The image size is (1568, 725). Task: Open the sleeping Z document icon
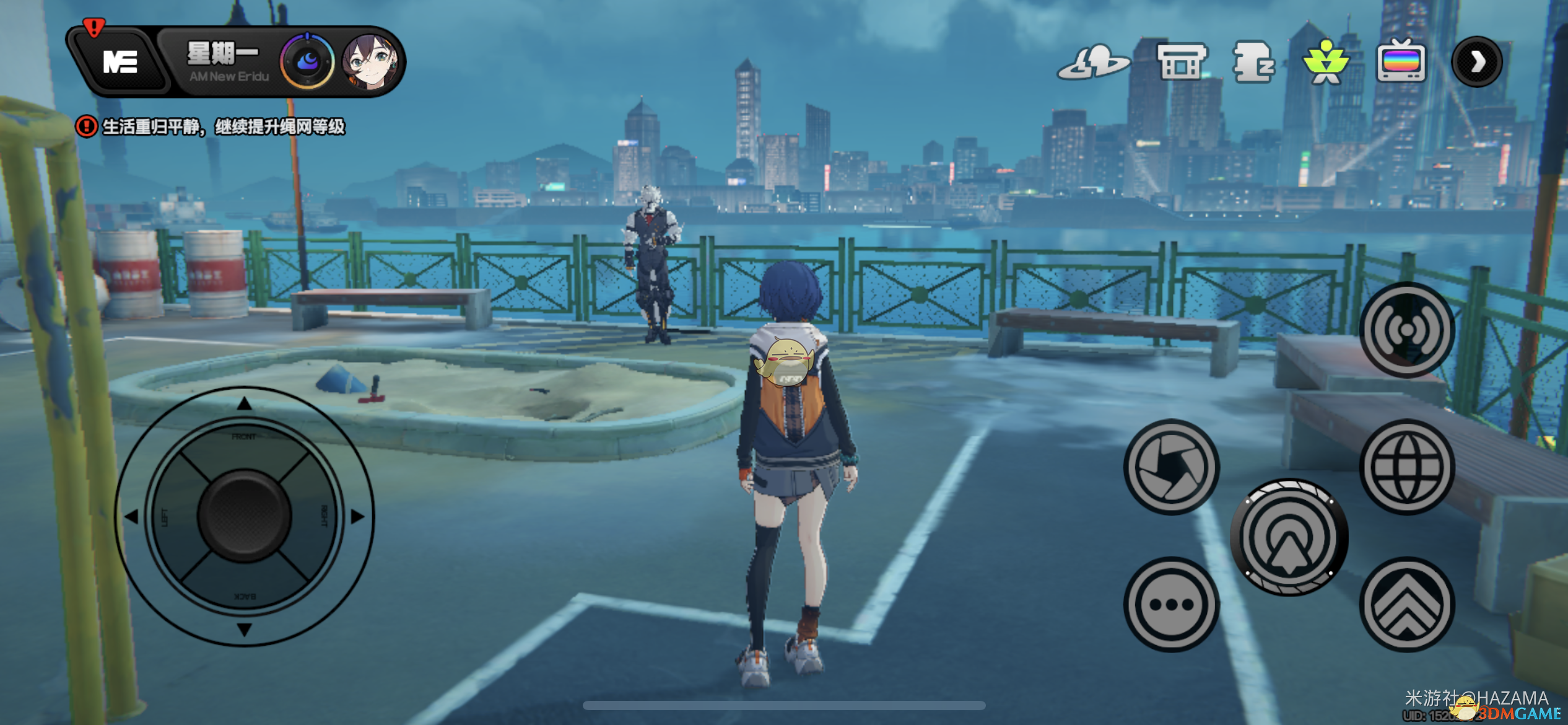point(1253,62)
